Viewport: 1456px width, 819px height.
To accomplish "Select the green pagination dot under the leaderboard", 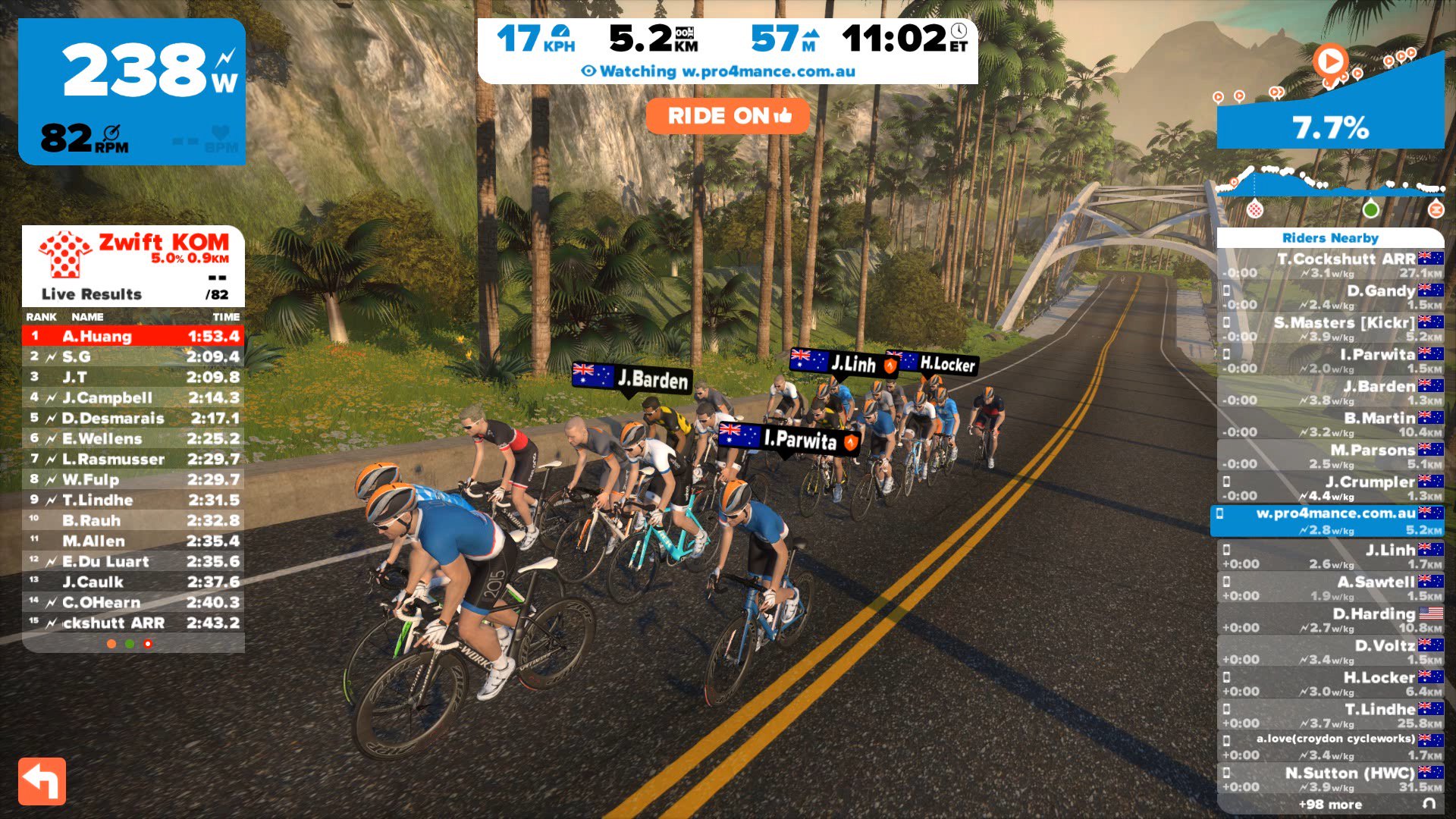I will click(x=130, y=645).
